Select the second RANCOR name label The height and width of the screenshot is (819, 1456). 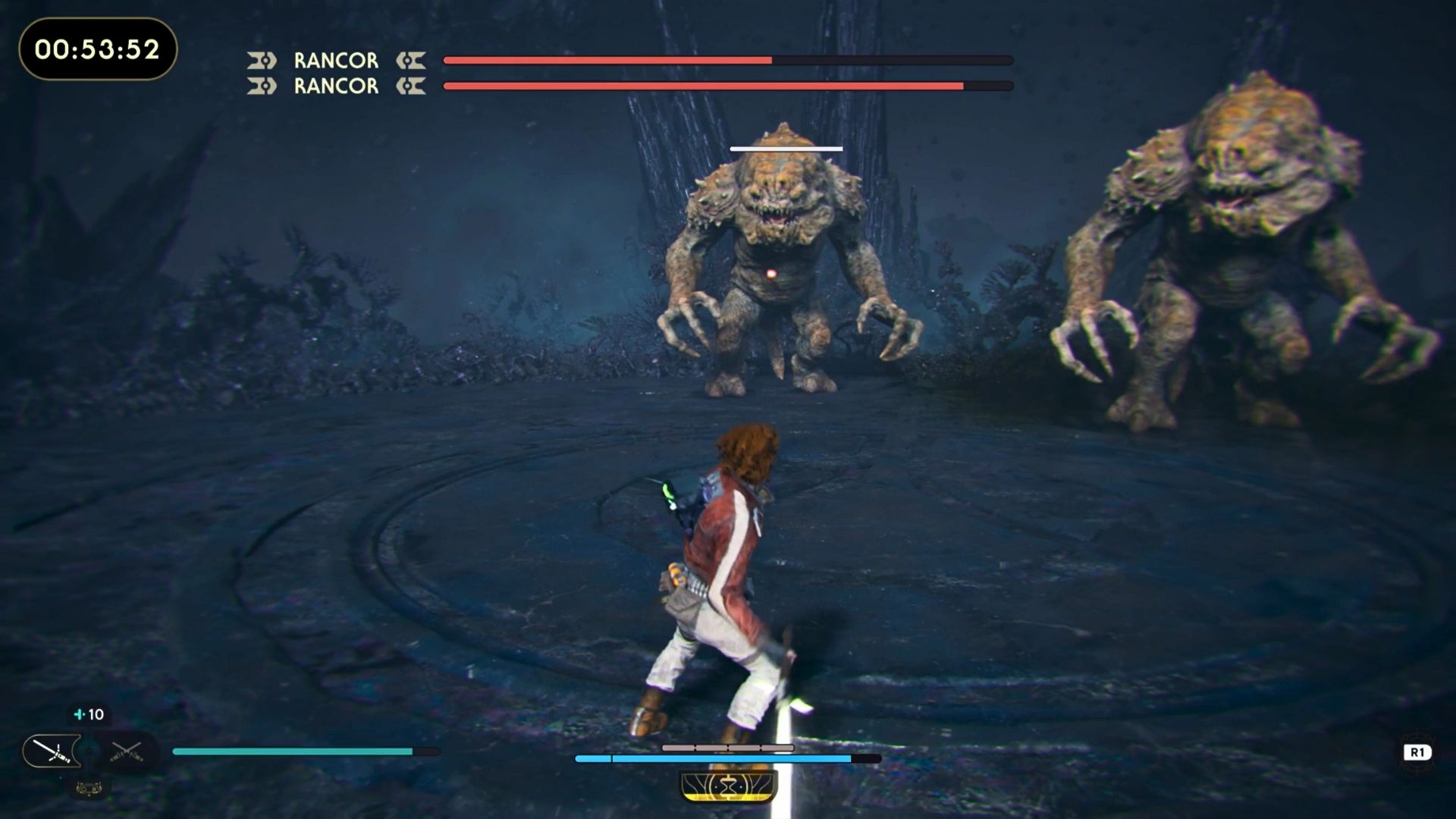(x=335, y=86)
